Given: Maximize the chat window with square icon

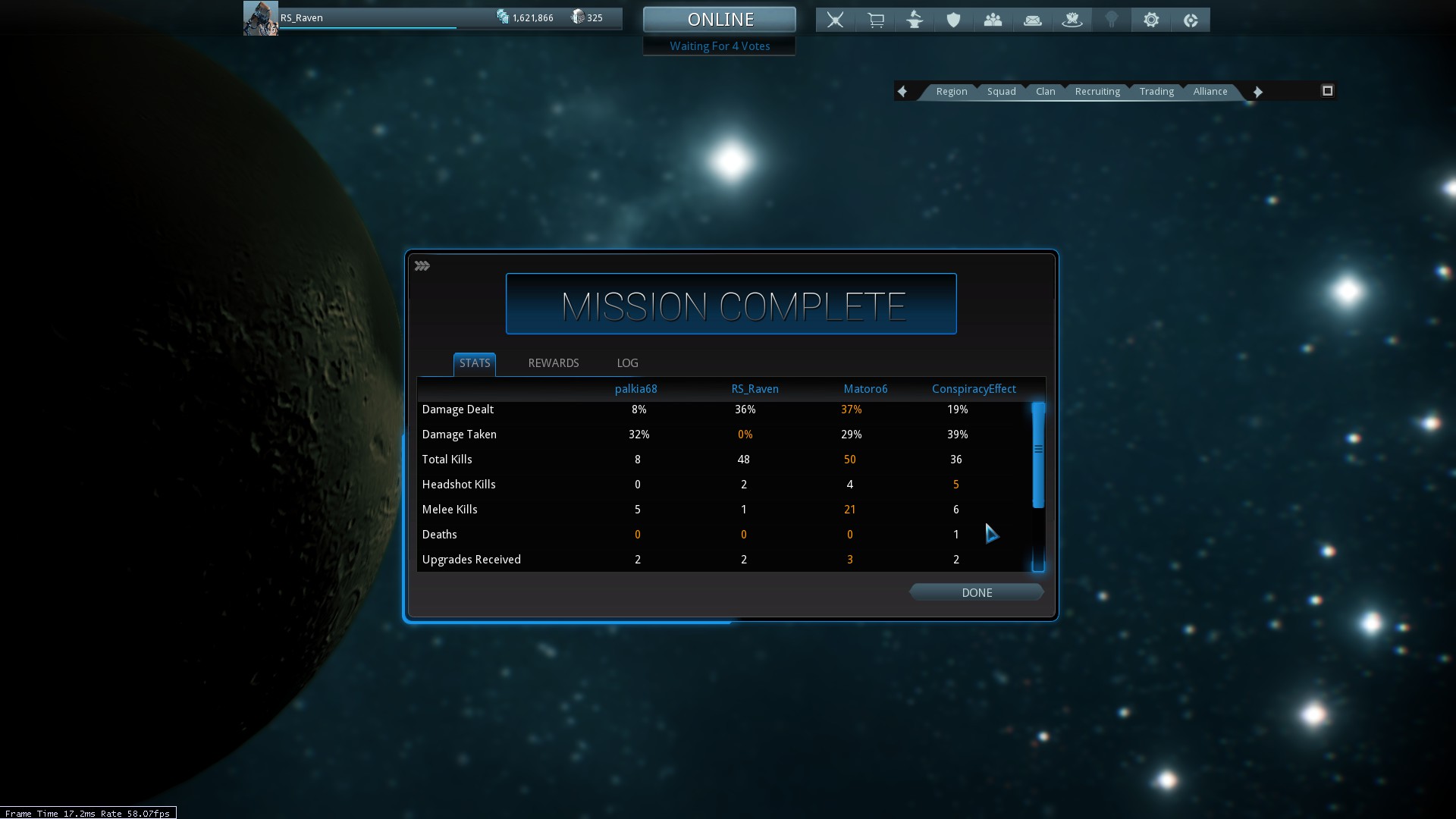Looking at the screenshot, I should click(x=1327, y=91).
